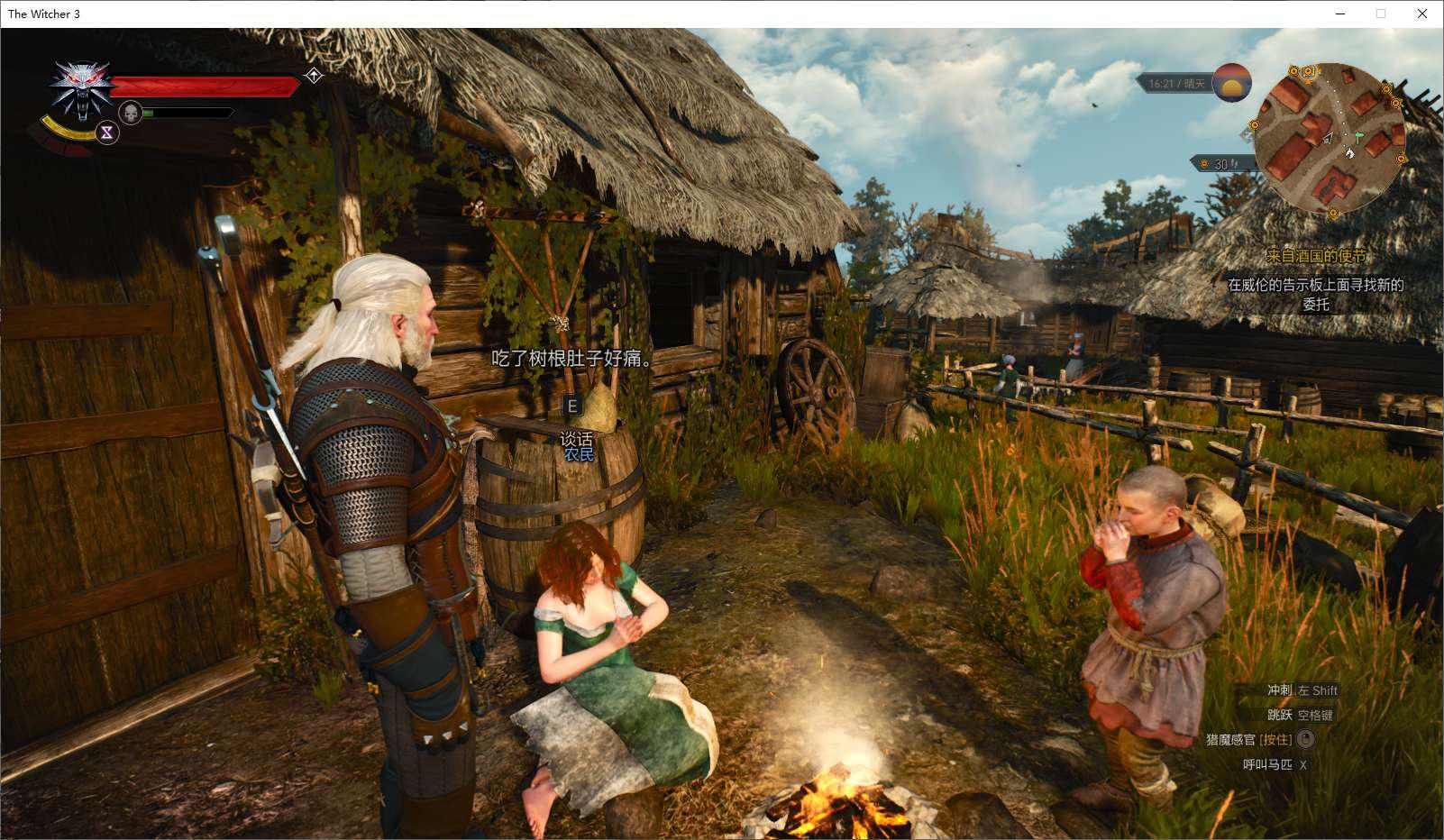Image resolution: width=1444 pixels, height=840 pixels.
Task: Click the sun weather icon beside the clock
Action: pos(1231,83)
